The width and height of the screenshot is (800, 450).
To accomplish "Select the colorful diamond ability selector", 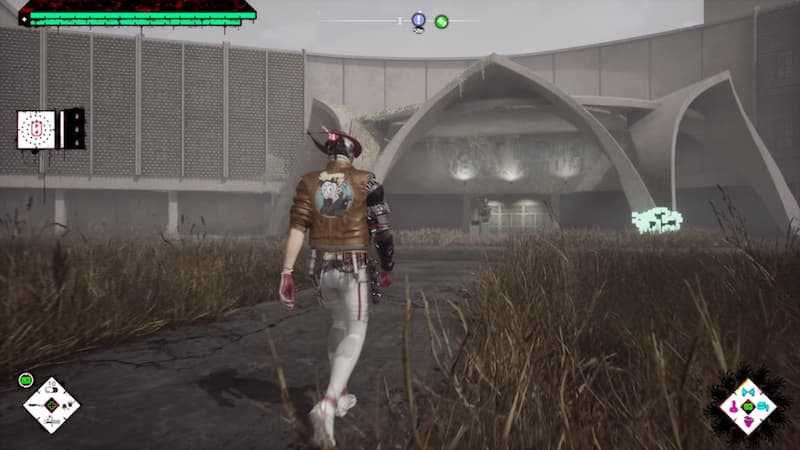I will [748, 406].
